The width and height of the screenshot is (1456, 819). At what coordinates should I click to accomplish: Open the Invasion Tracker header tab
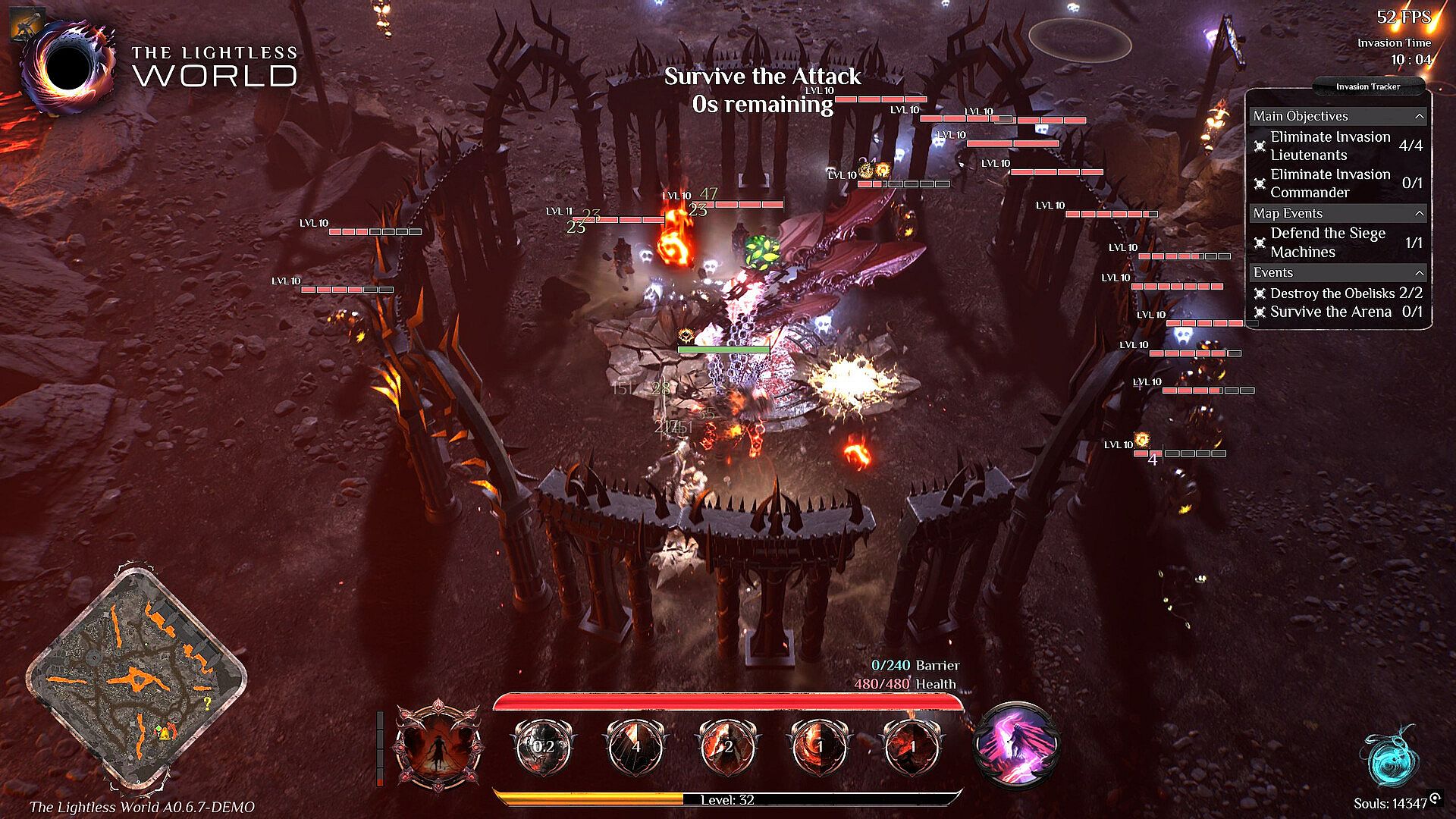1367,86
